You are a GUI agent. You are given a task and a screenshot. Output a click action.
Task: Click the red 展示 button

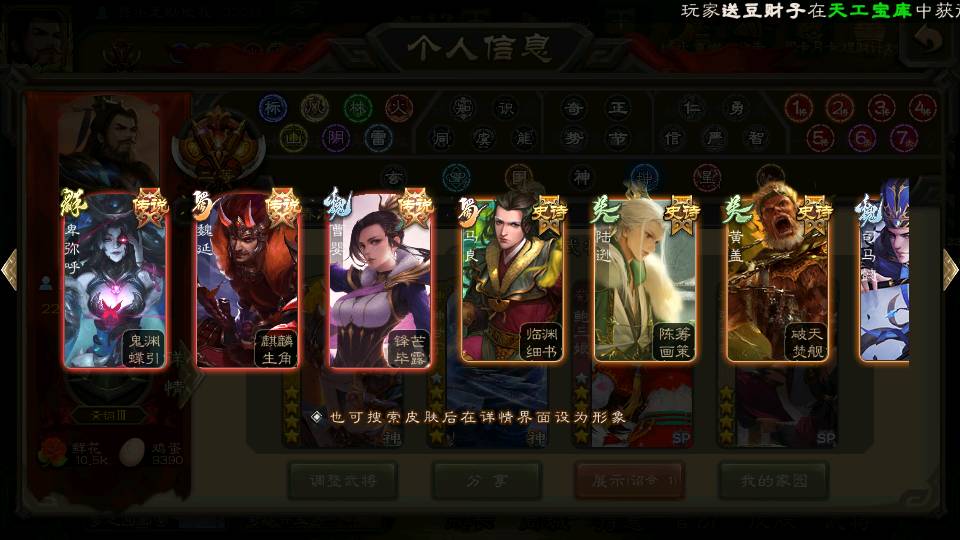click(629, 481)
